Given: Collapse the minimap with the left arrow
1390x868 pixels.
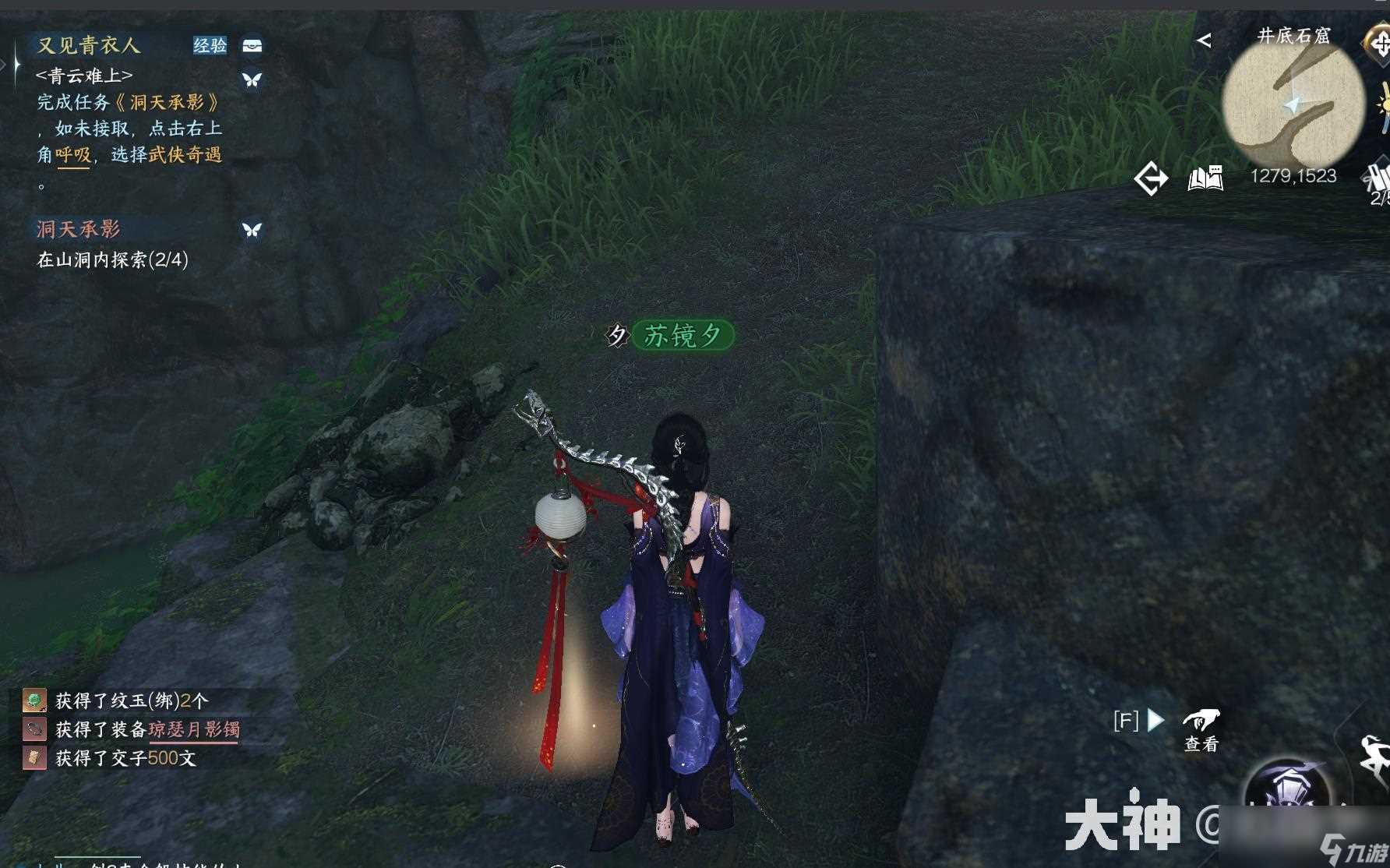Looking at the screenshot, I should [1205, 40].
